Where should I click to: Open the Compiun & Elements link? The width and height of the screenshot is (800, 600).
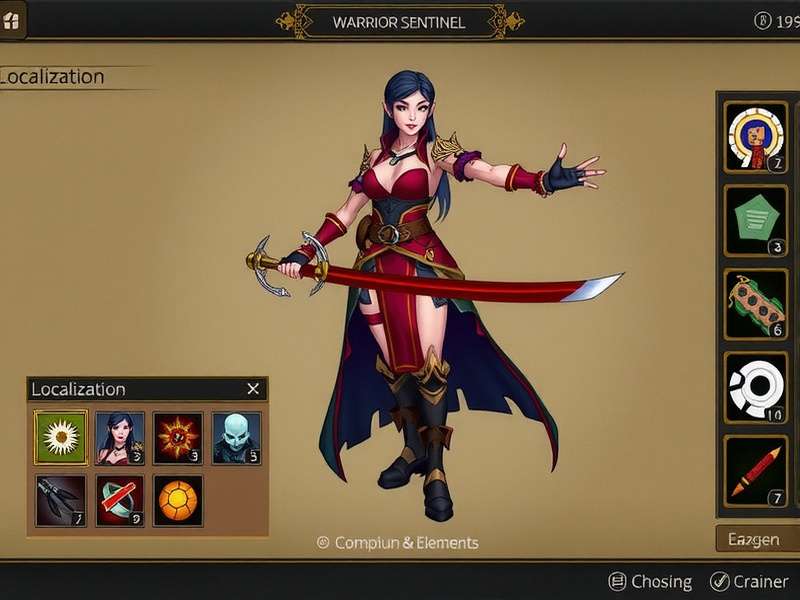pyautogui.click(x=398, y=543)
